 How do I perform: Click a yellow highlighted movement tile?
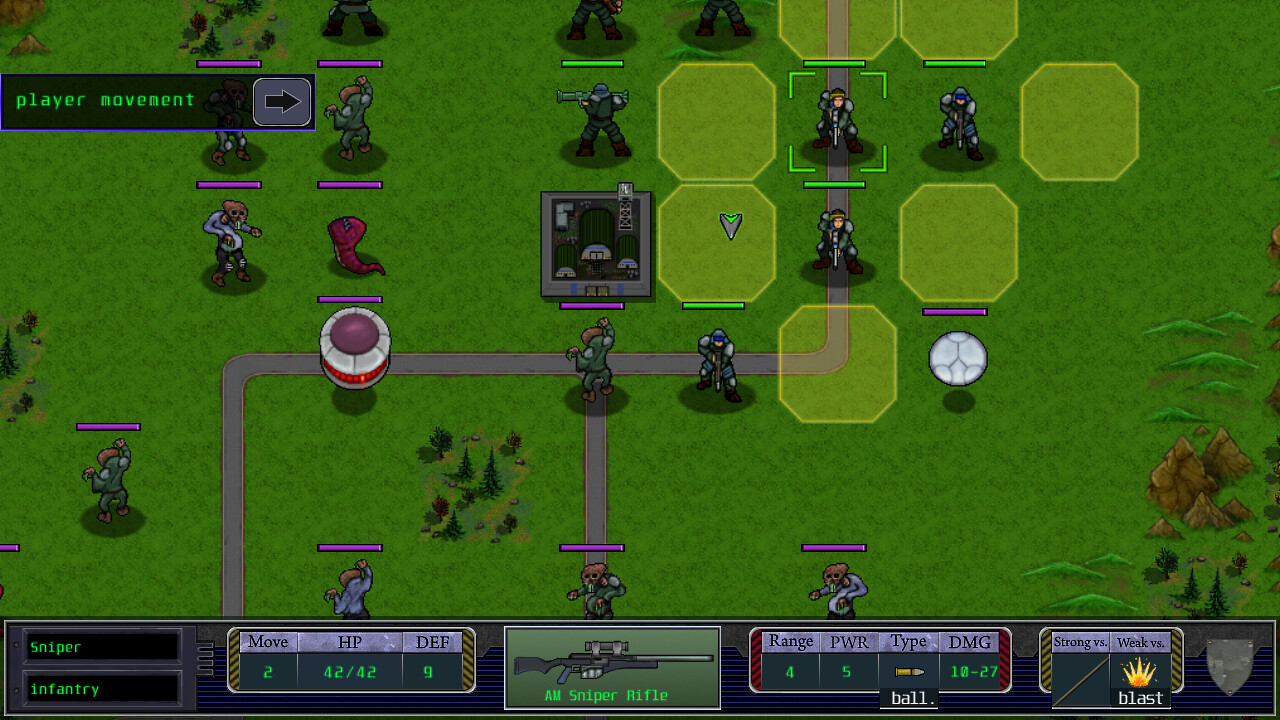click(x=716, y=122)
